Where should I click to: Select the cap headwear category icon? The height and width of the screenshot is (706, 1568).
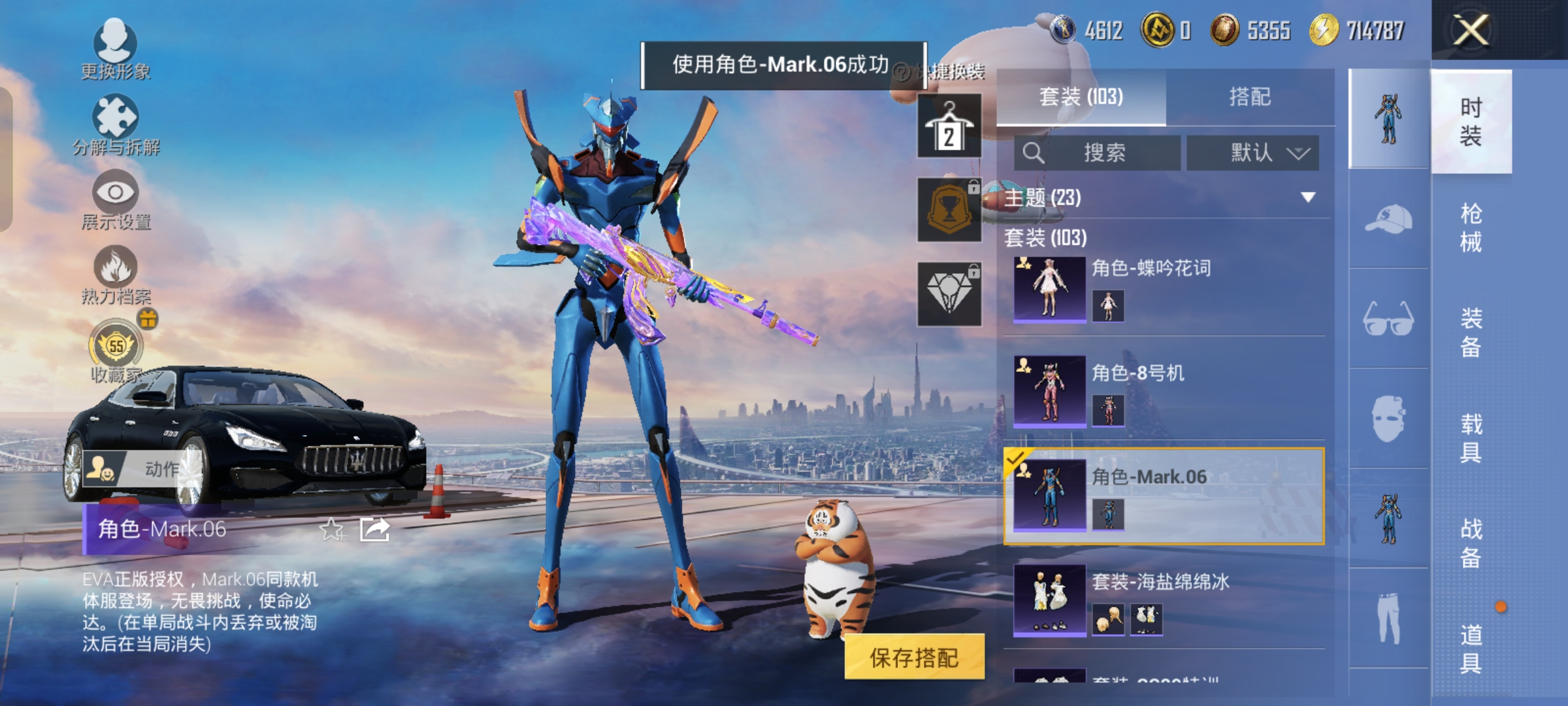pos(1388,219)
